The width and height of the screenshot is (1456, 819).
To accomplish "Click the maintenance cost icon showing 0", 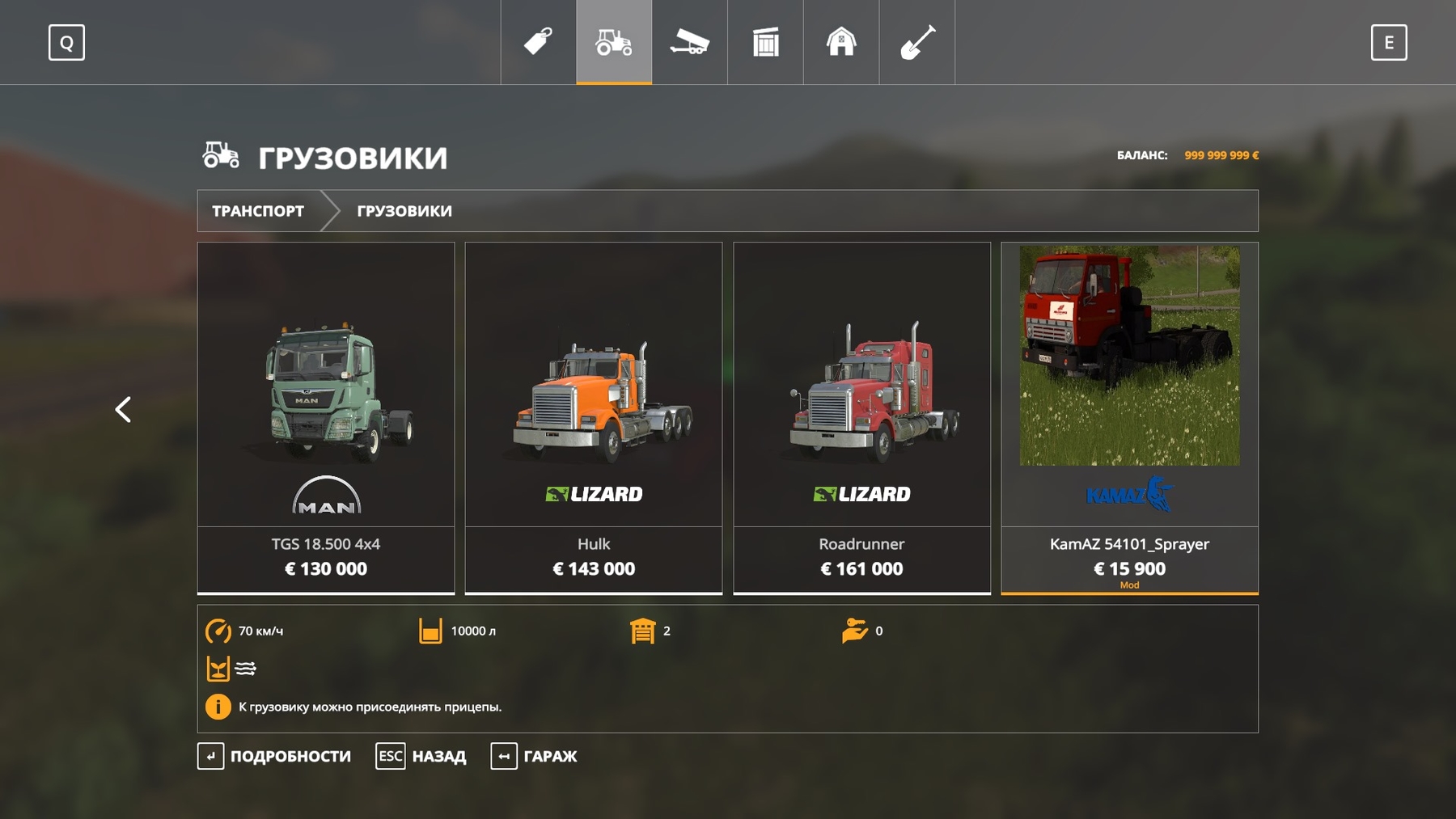I will coord(856,631).
